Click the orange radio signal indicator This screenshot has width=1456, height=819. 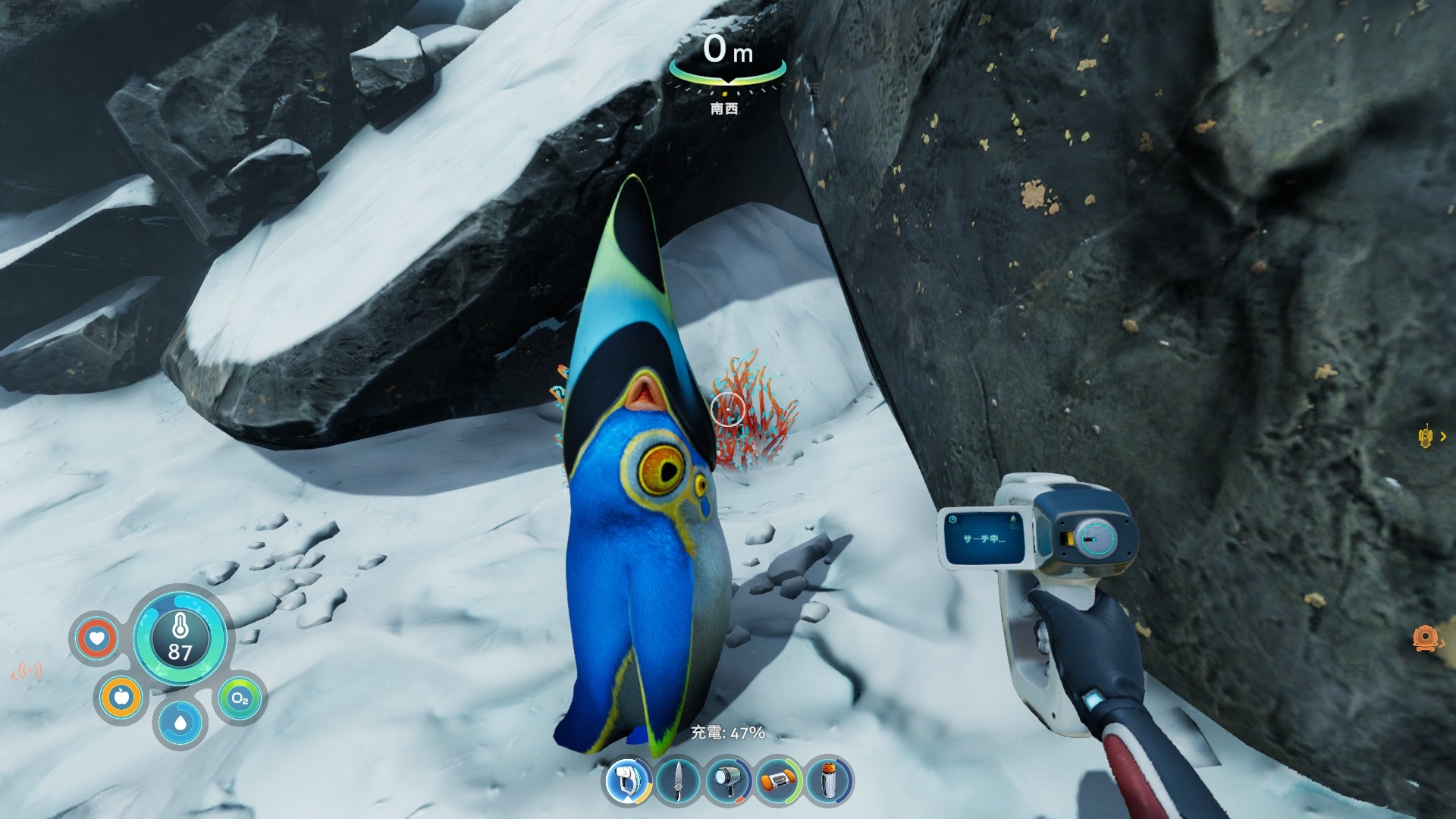(28, 670)
